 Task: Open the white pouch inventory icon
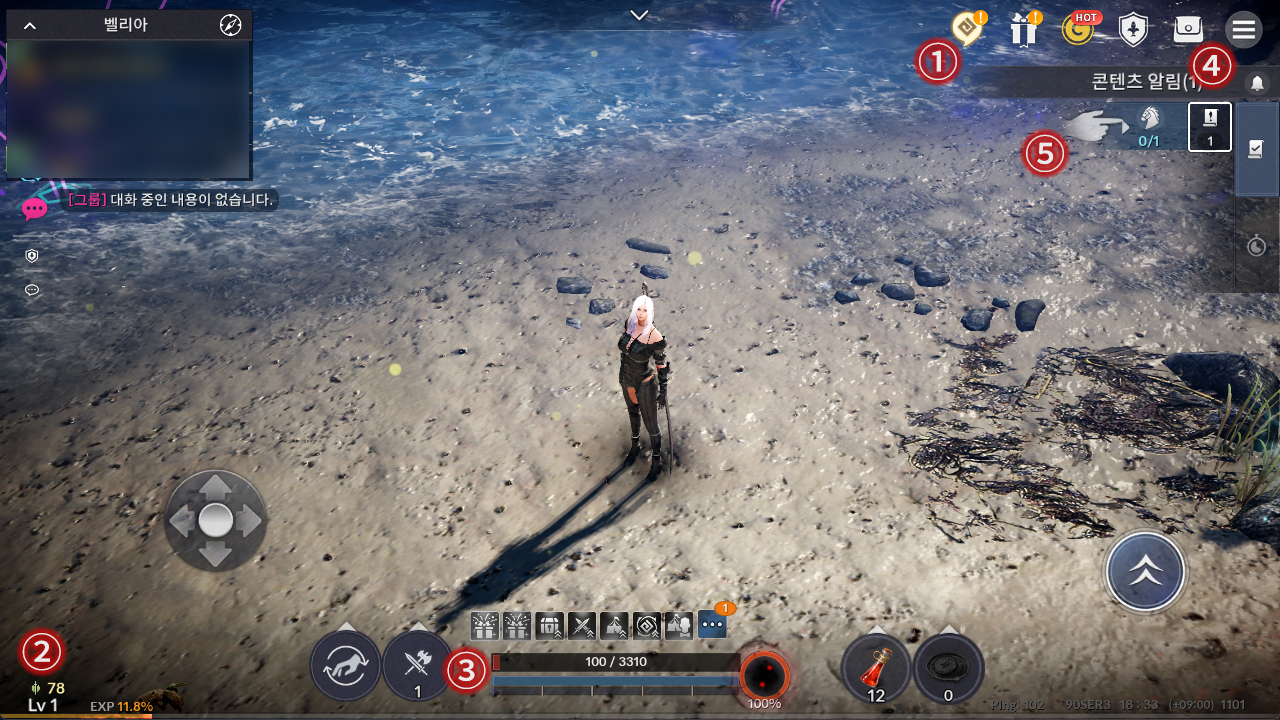[x=1188, y=30]
